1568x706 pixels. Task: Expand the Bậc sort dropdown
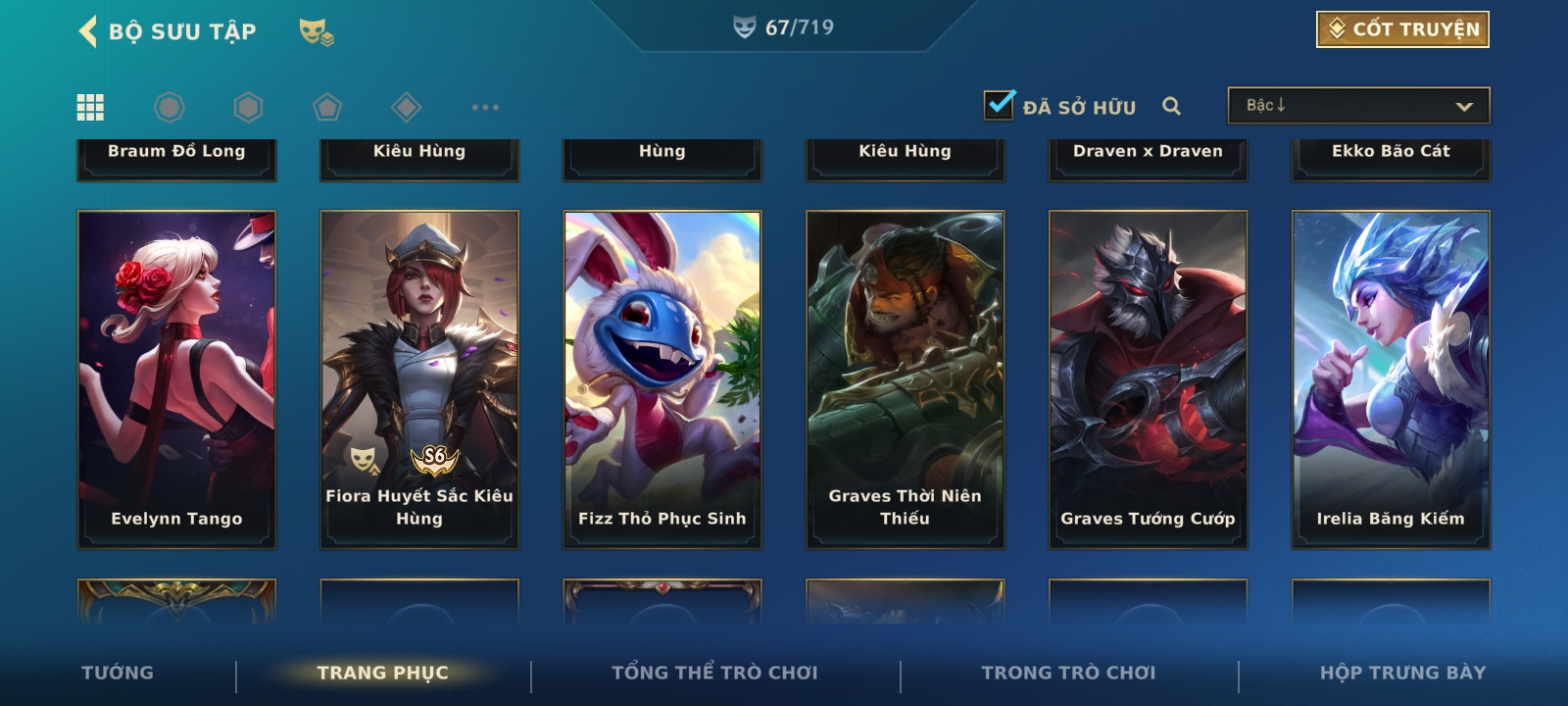1358,106
